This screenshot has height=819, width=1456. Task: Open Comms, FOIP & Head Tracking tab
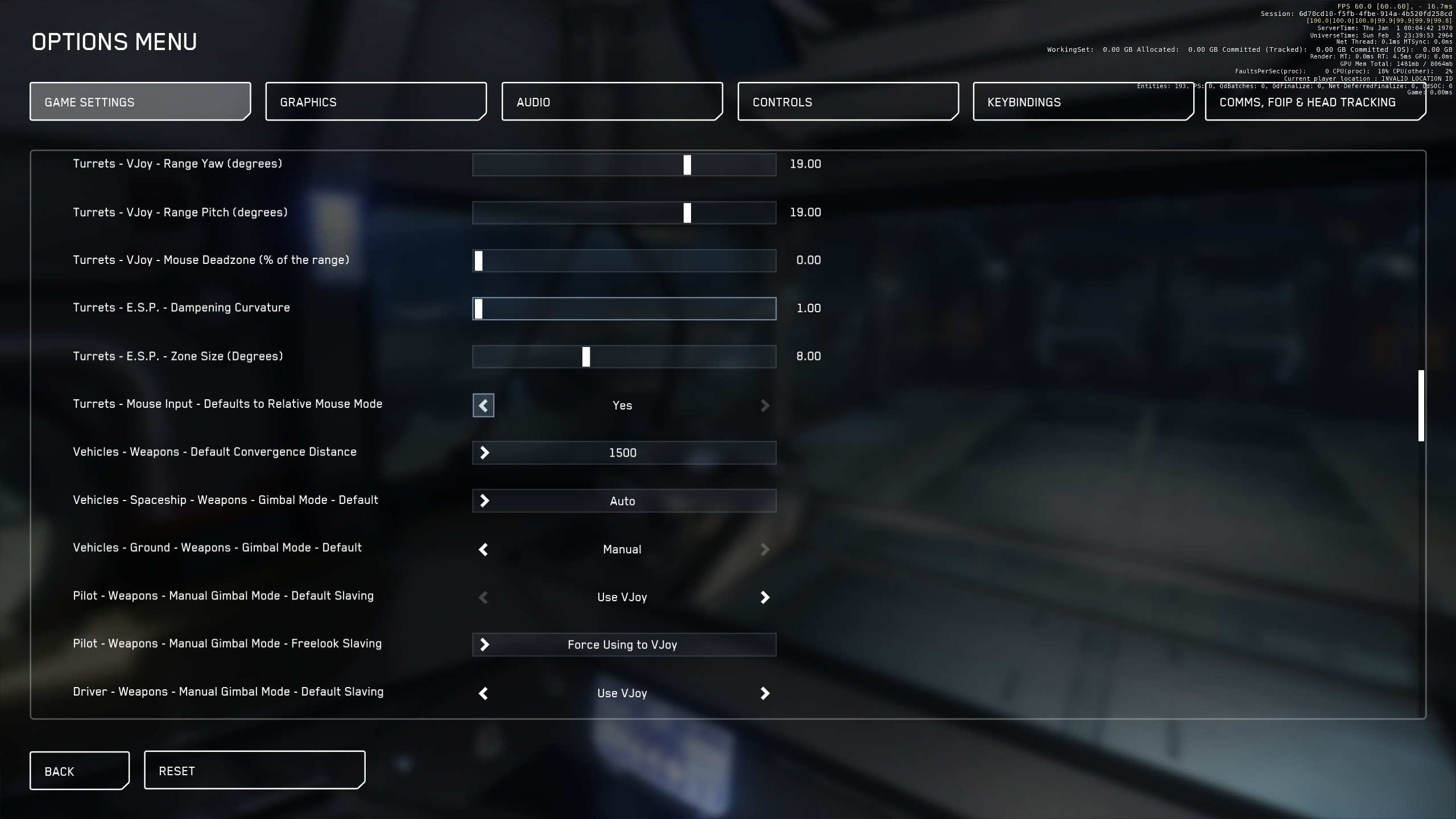point(1315,102)
